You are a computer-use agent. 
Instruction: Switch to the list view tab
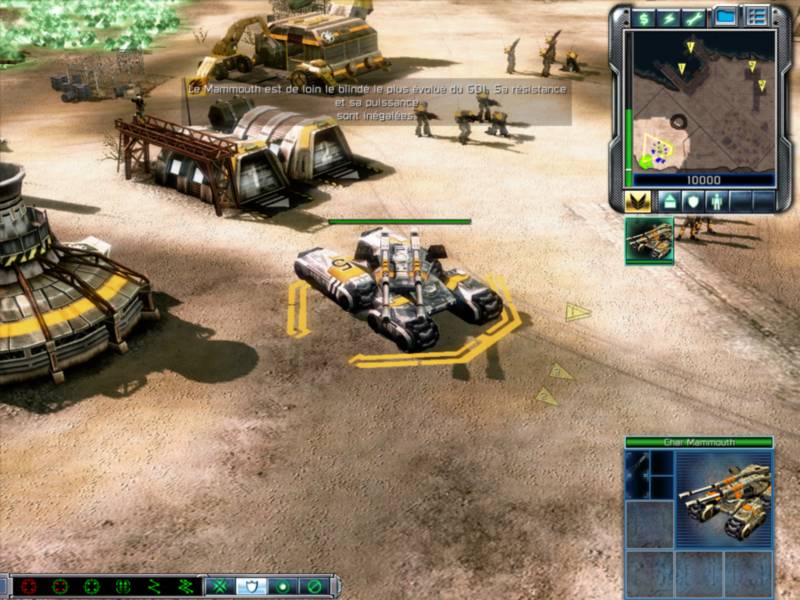click(x=756, y=17)
